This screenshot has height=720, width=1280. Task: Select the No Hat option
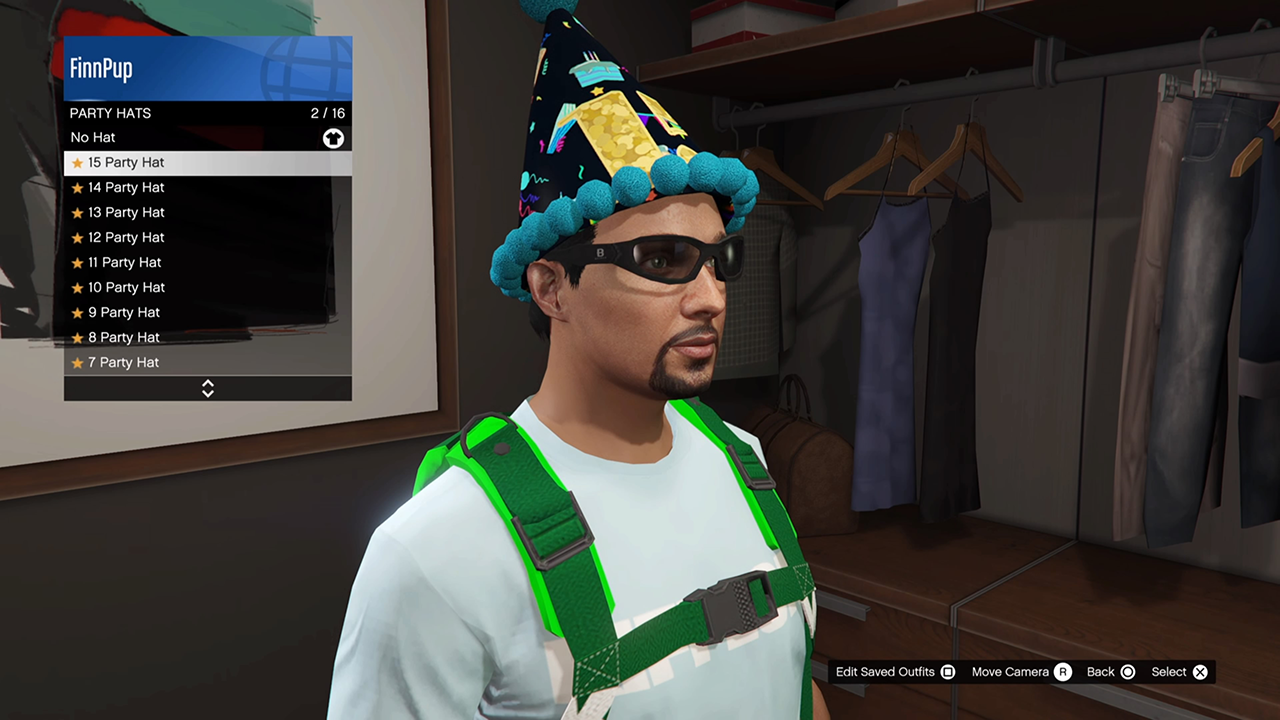(x=207, y=138)
